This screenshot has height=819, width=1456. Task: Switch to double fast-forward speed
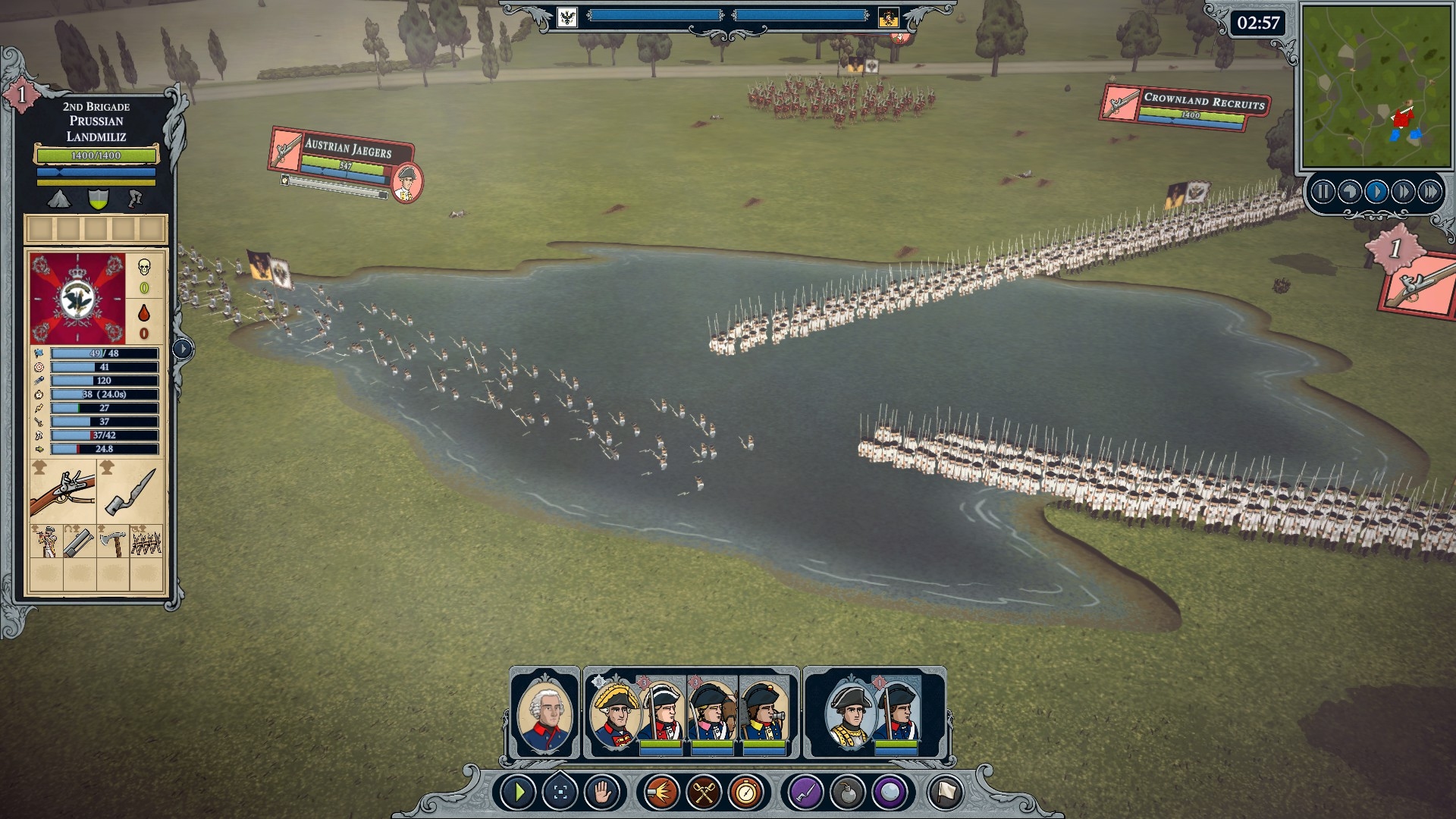pos(1403,192)
